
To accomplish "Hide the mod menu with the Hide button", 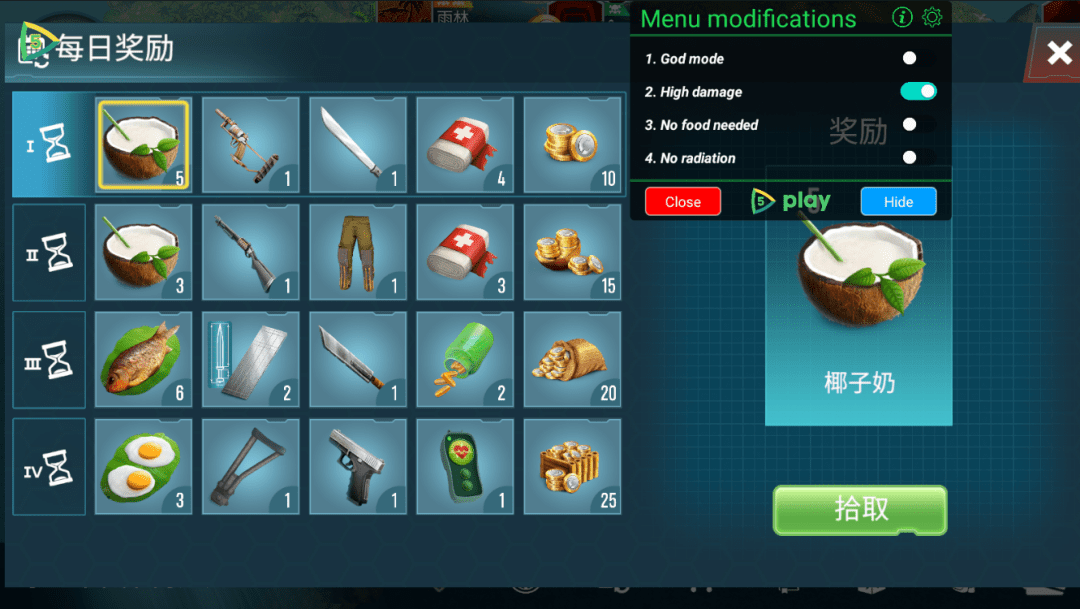I will coord(898,202).
